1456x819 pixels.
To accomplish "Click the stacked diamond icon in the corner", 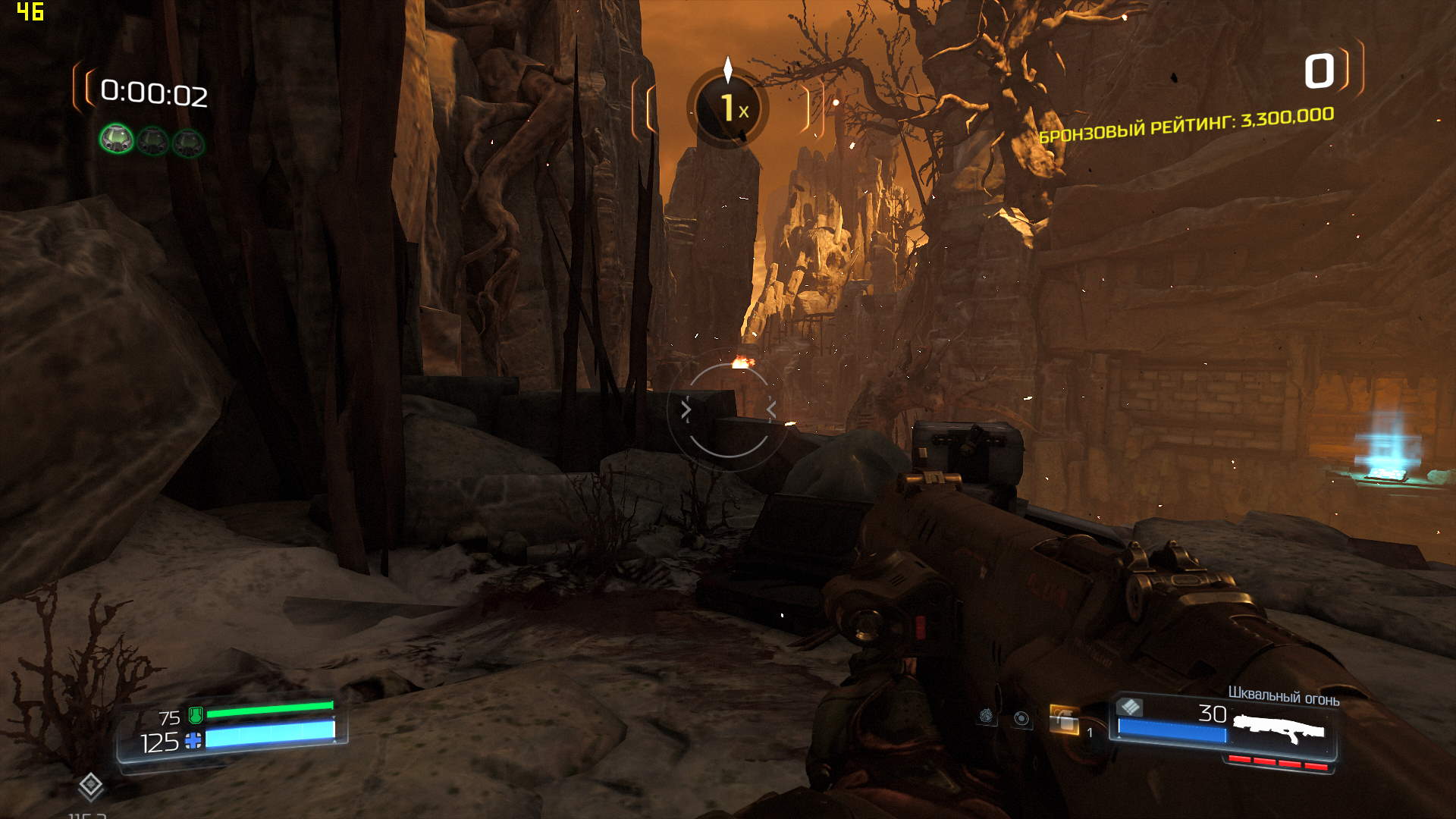I will click(x=91, y=786).
